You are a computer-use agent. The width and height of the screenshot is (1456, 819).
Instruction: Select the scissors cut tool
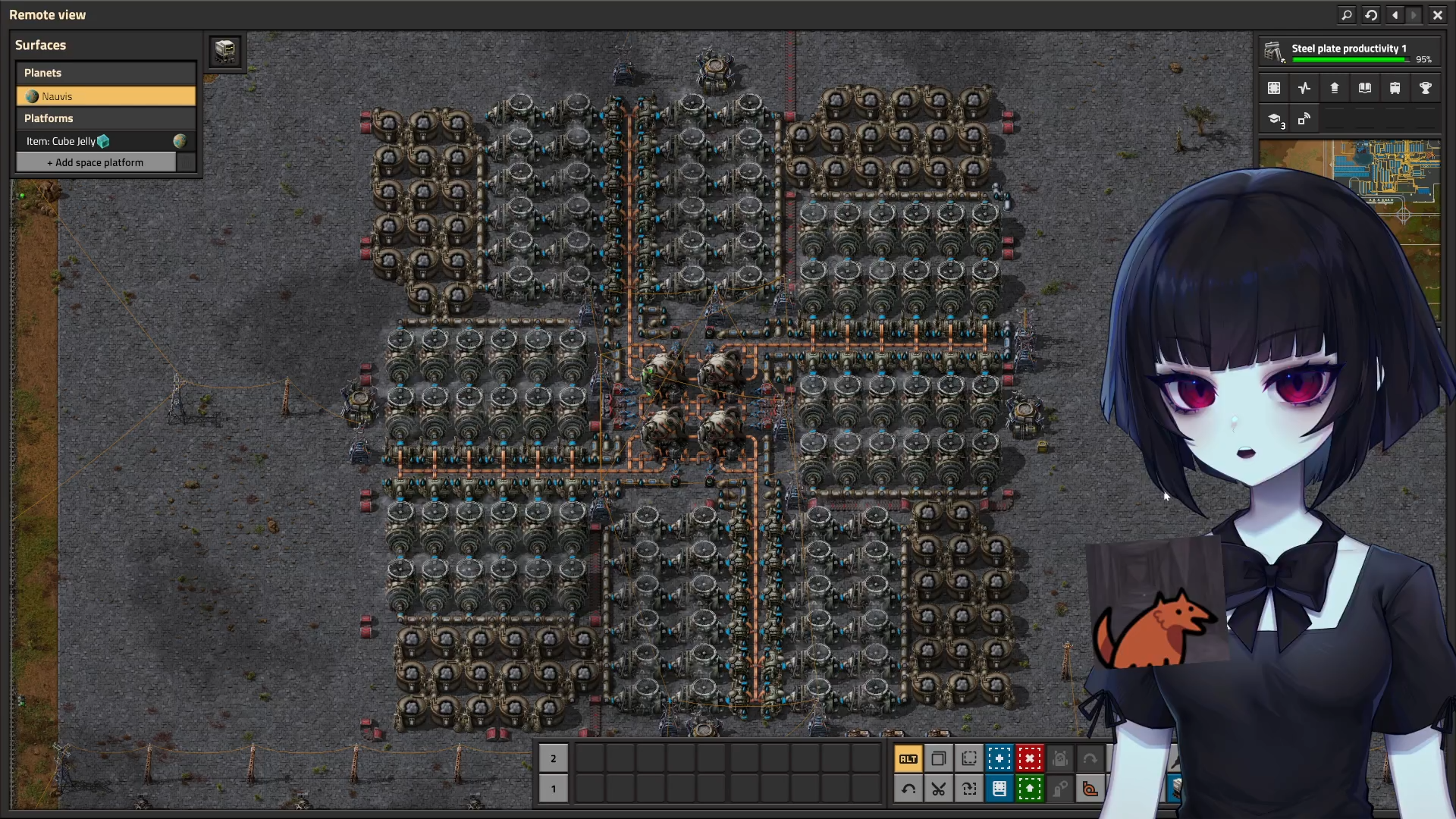[x=939, y=789]
